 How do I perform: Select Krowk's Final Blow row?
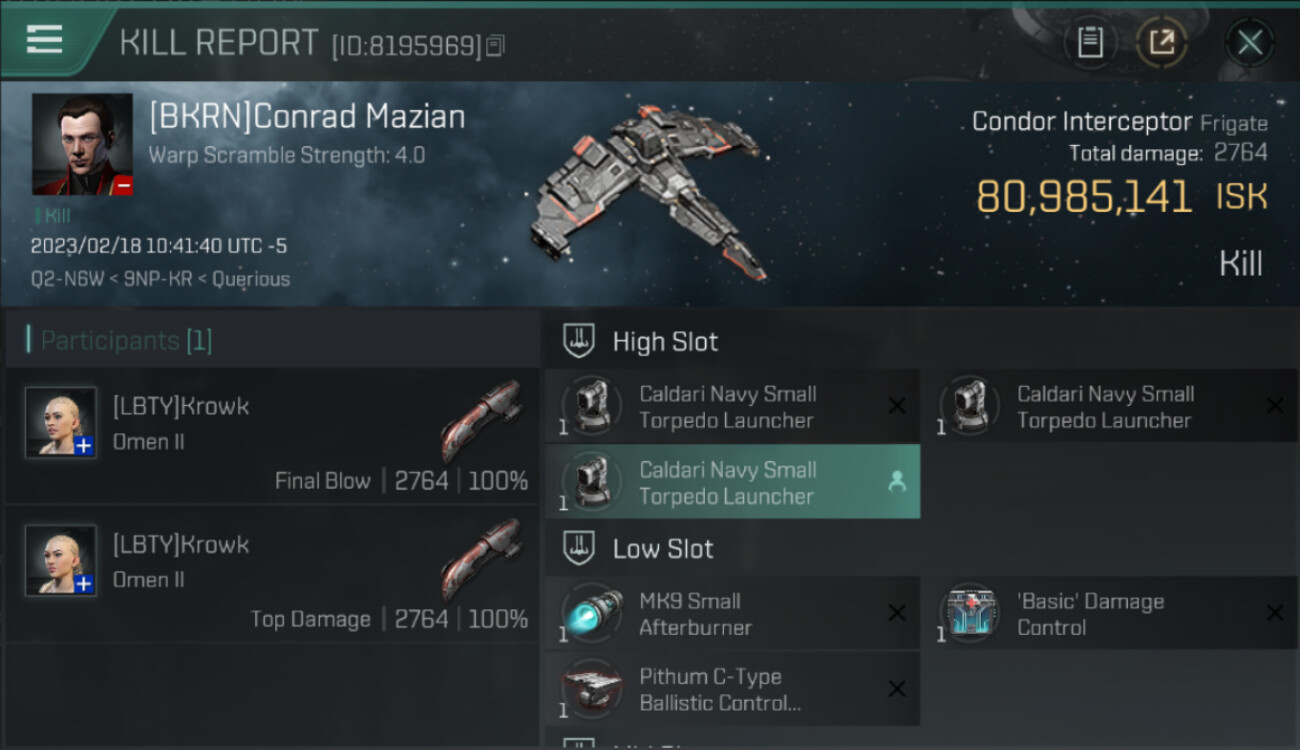[x=272, y=435]
